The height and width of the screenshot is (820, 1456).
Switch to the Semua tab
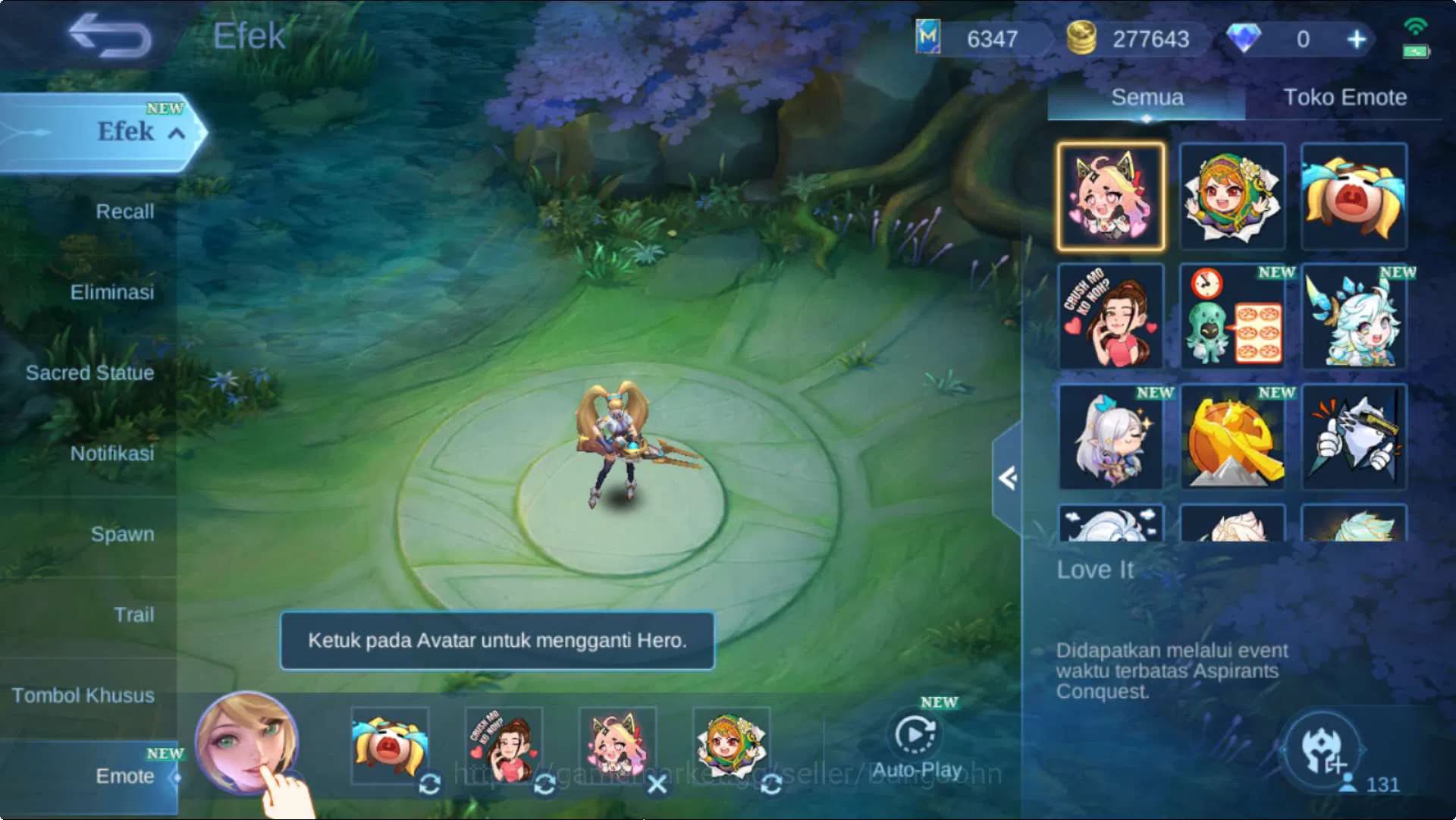point(1145,98)
